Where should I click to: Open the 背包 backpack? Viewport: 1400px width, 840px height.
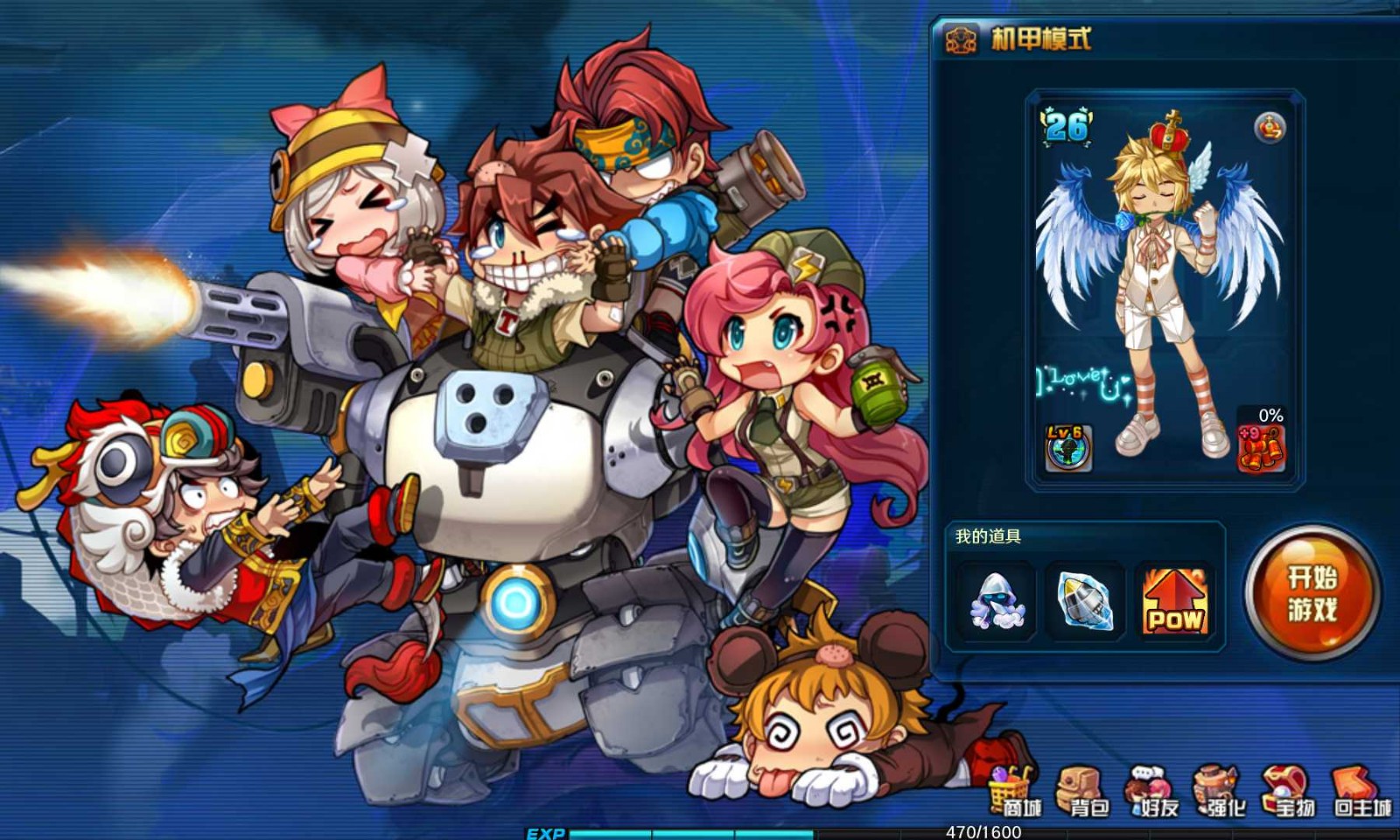coord(1082,792)
